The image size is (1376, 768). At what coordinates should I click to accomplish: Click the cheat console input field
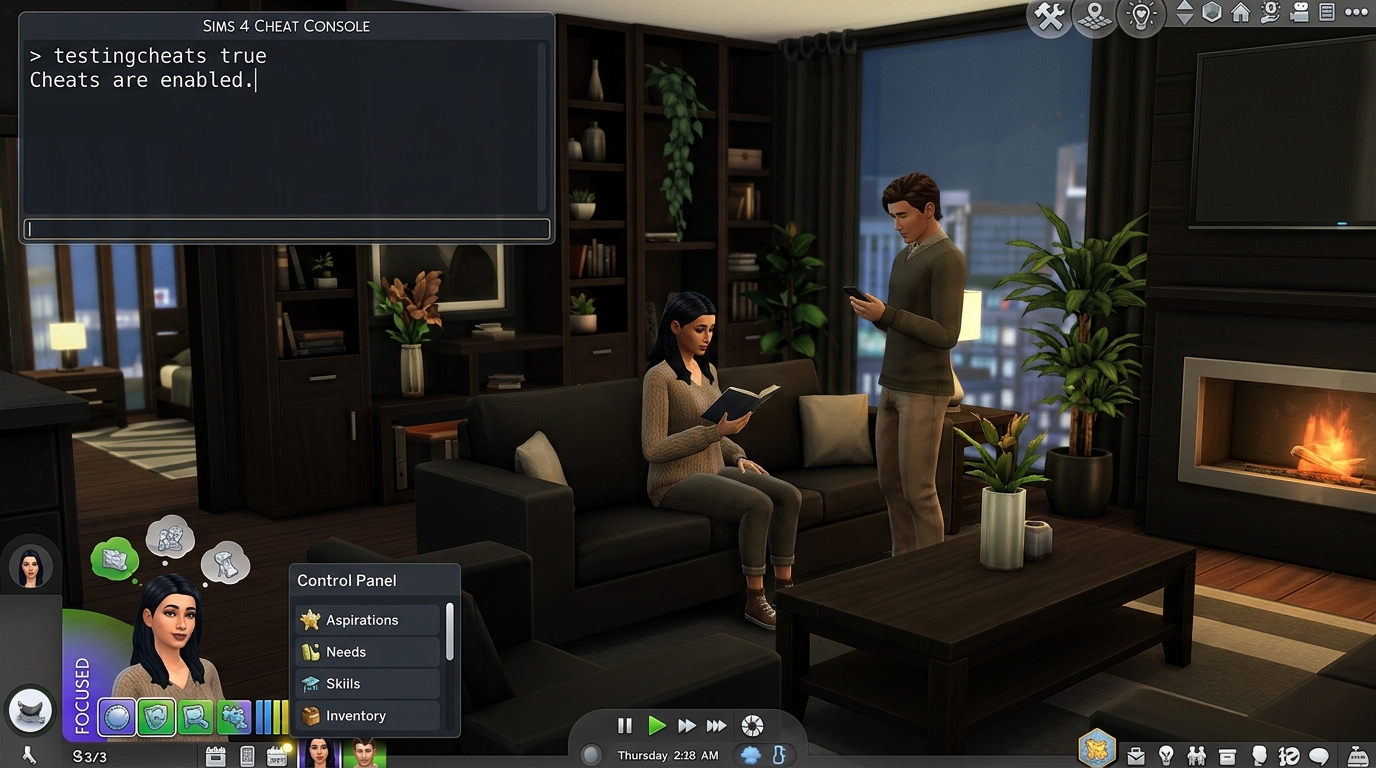pos(285,229)
